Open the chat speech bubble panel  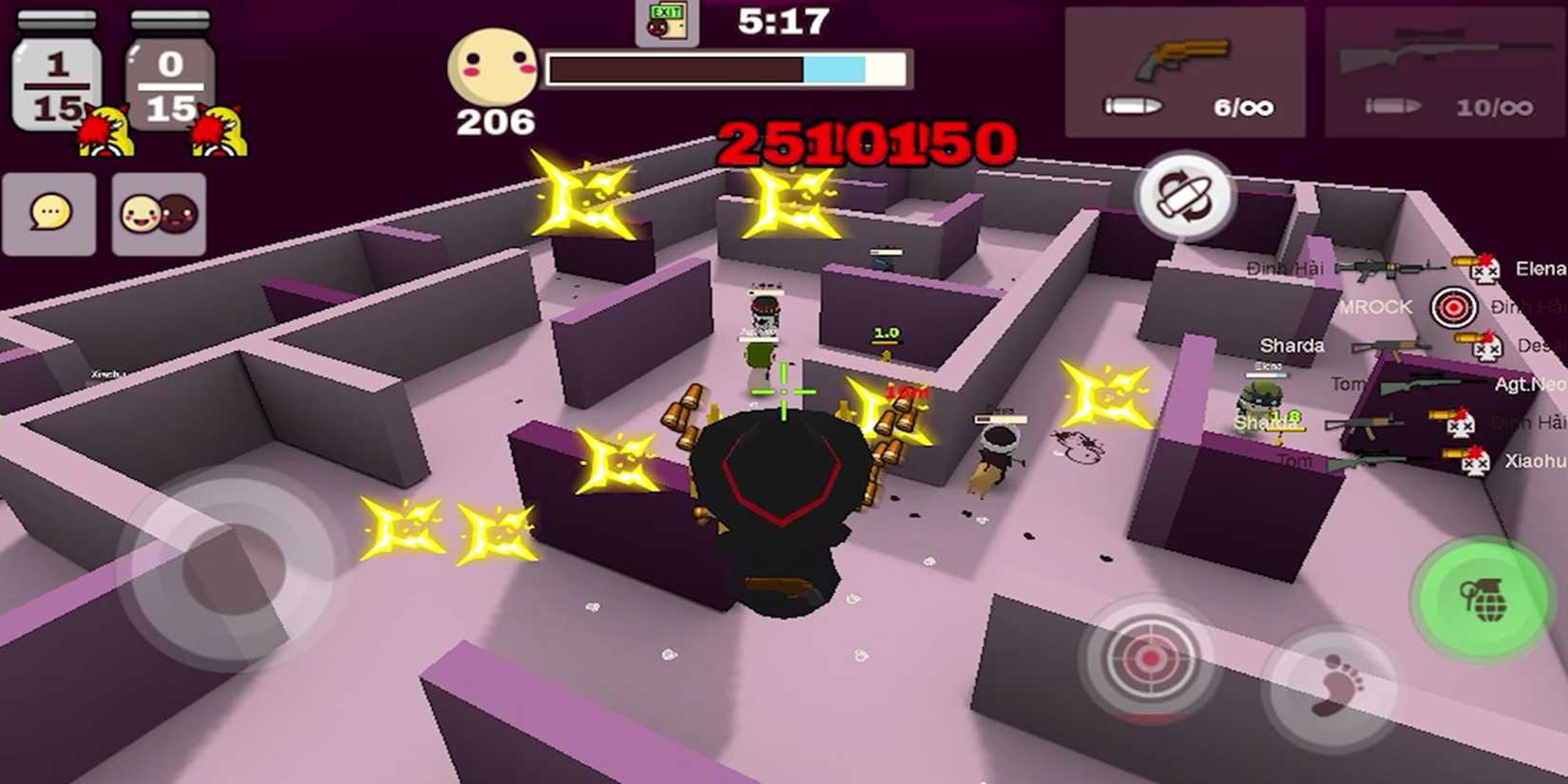tap(49, 215)
